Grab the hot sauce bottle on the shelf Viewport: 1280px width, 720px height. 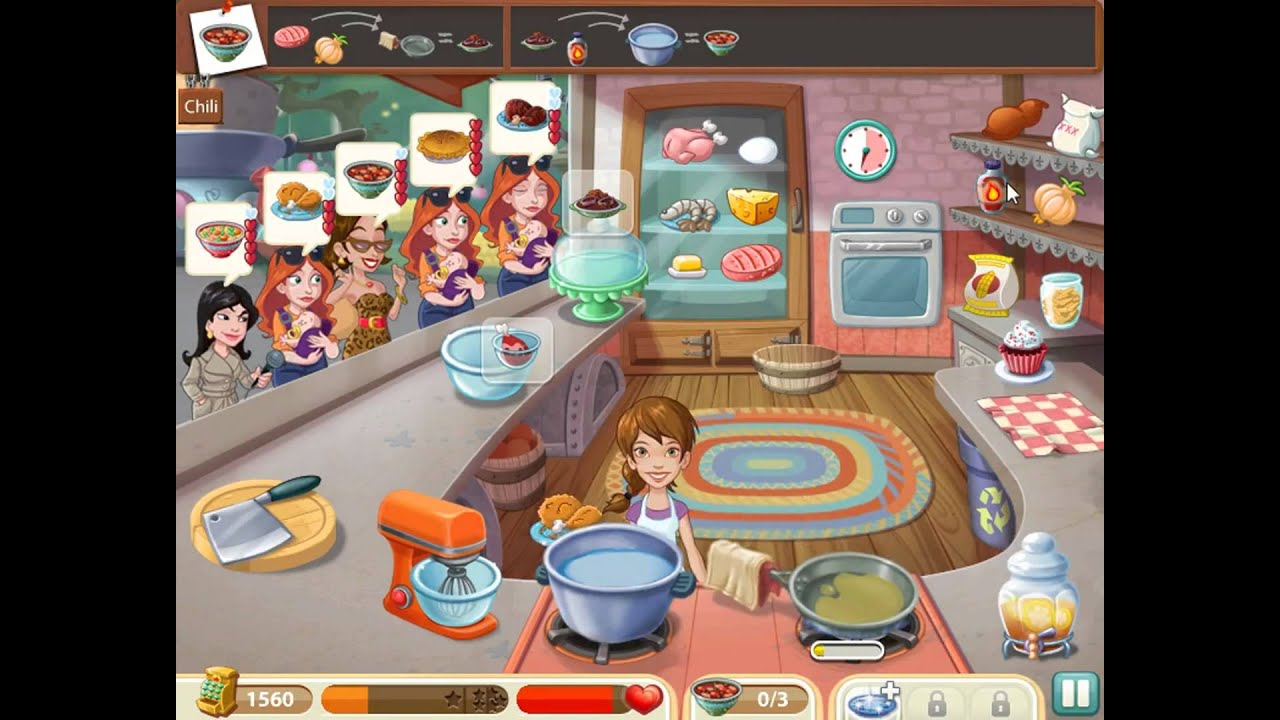pyautogui.click(x=990, y=188)
